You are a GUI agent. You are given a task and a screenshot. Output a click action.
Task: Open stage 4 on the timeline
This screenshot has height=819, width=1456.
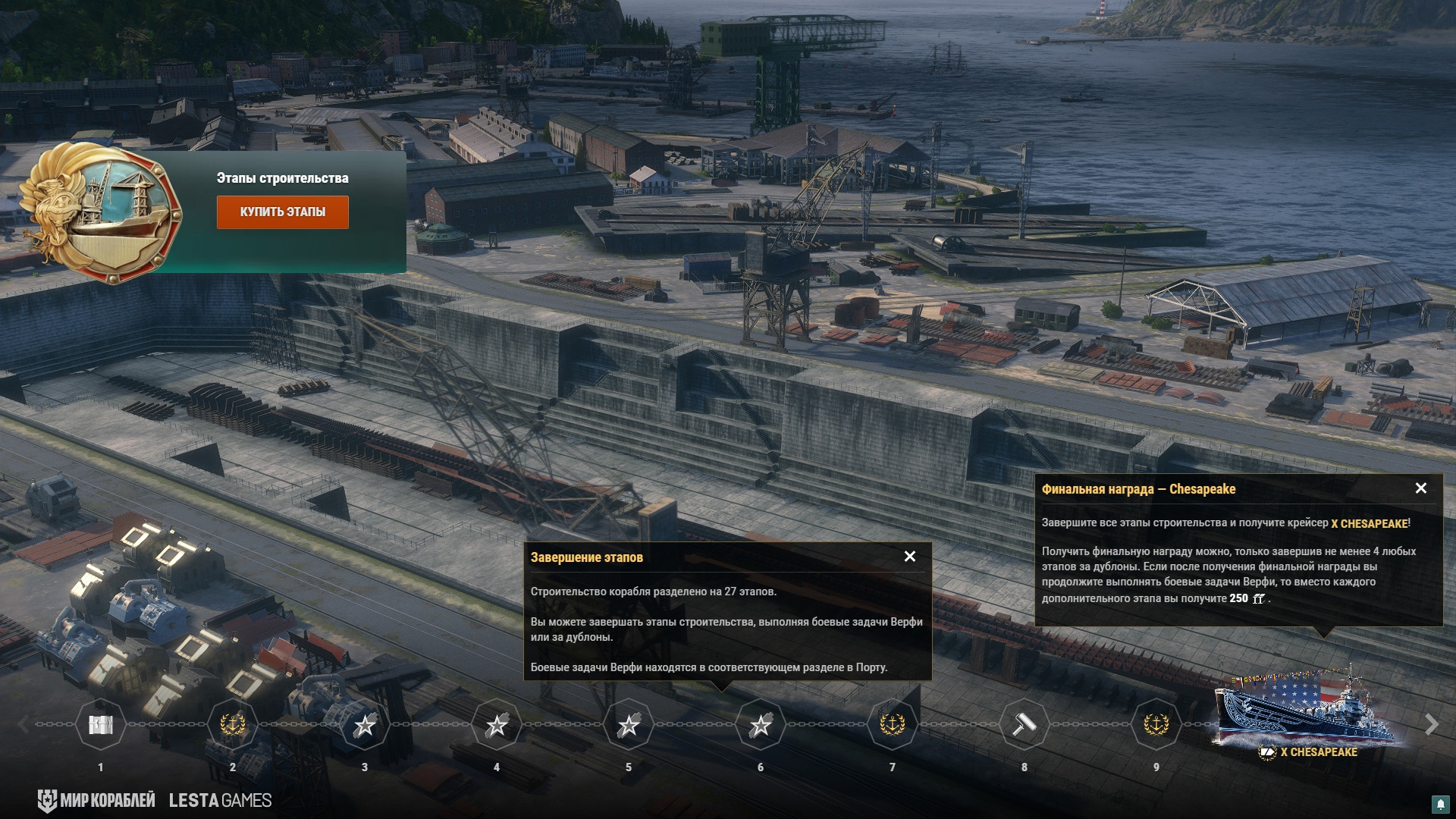497,725
